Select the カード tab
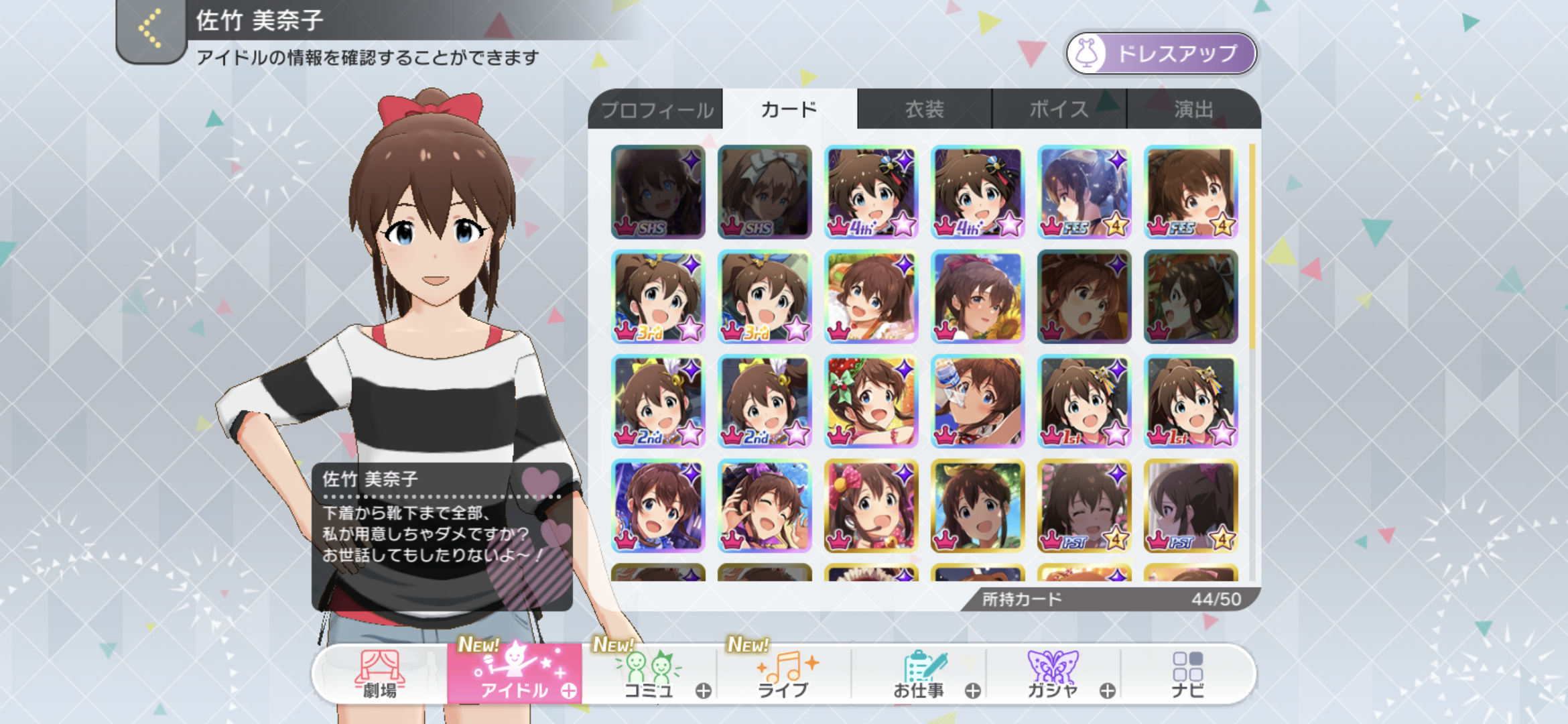The image size is (1568, 724). [x=789, y=109]
